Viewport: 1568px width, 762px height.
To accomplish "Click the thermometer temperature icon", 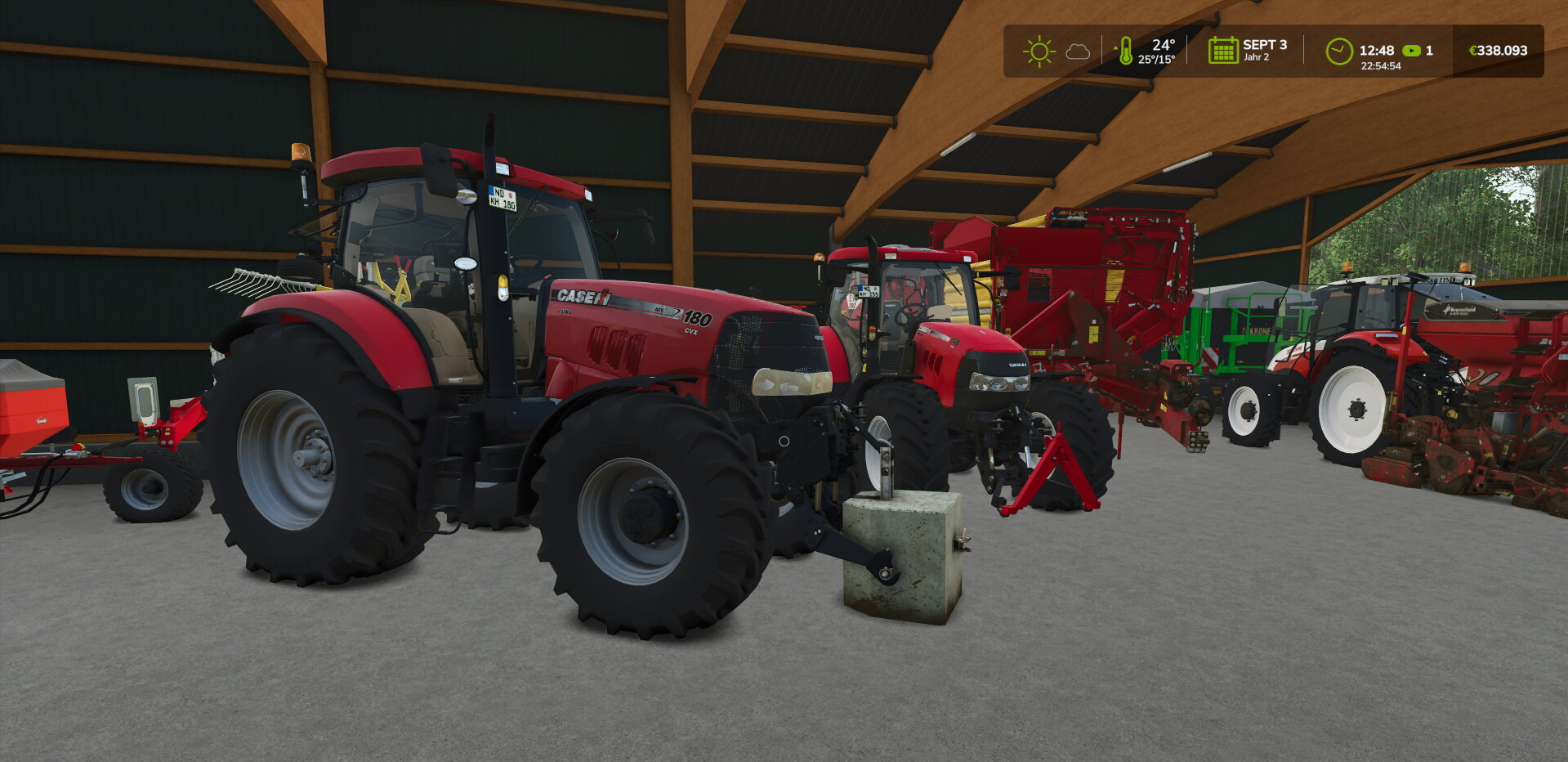I will pos(1128,51).
